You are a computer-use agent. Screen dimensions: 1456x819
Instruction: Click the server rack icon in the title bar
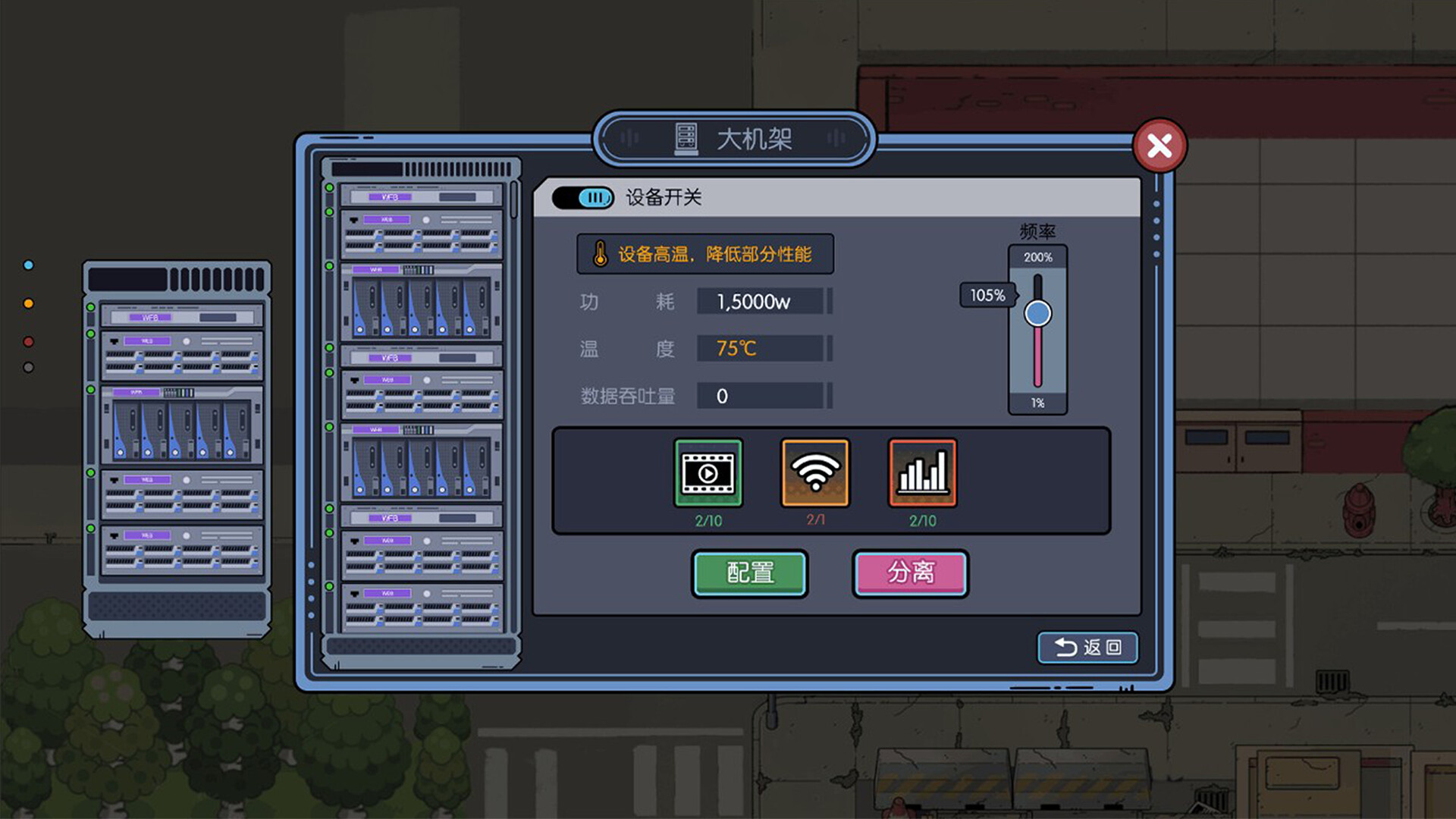pyautogui.click(x=686, y=139)
